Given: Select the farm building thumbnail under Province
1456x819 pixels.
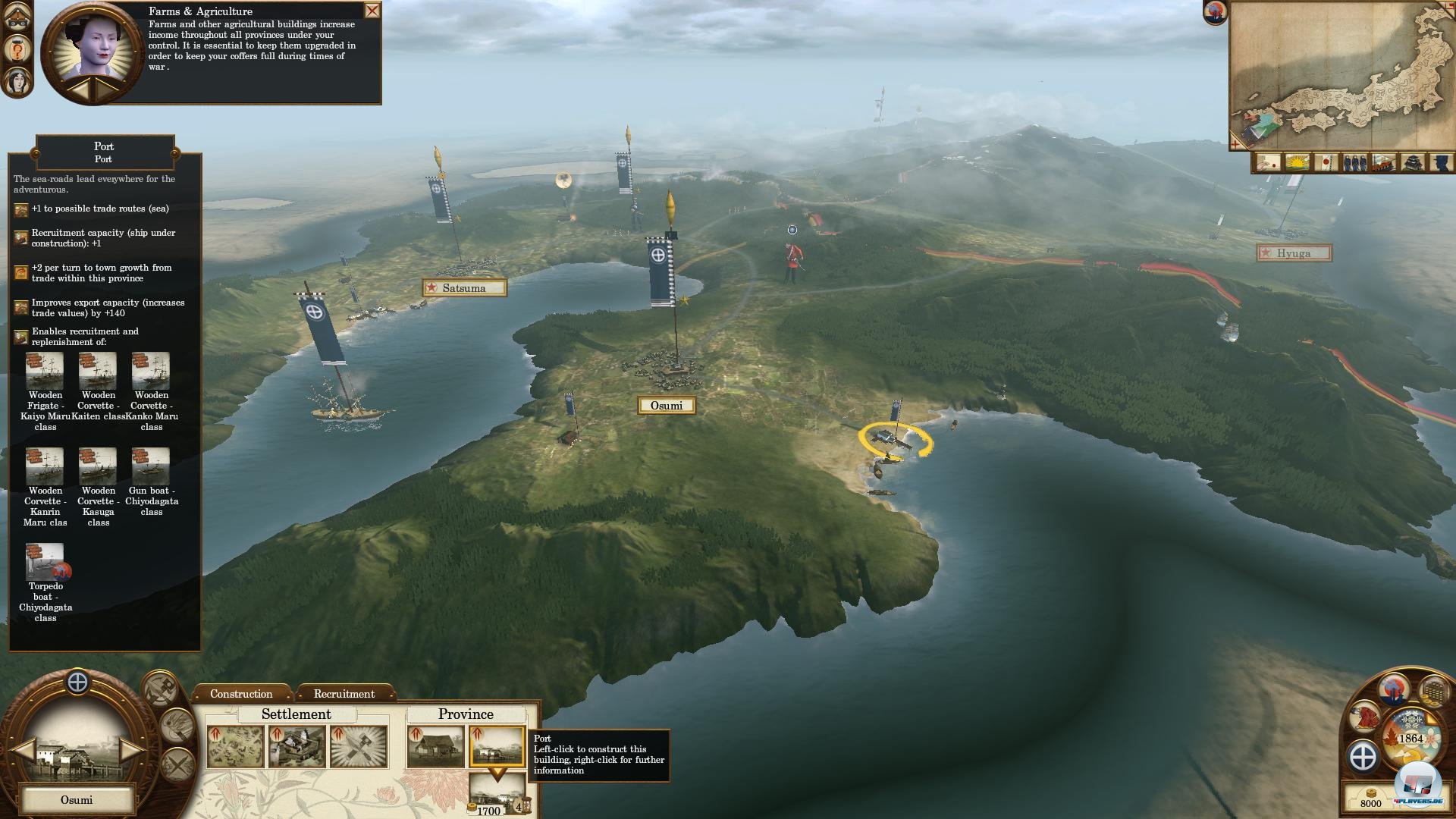Looking at the screenshot, I should 435,746.
